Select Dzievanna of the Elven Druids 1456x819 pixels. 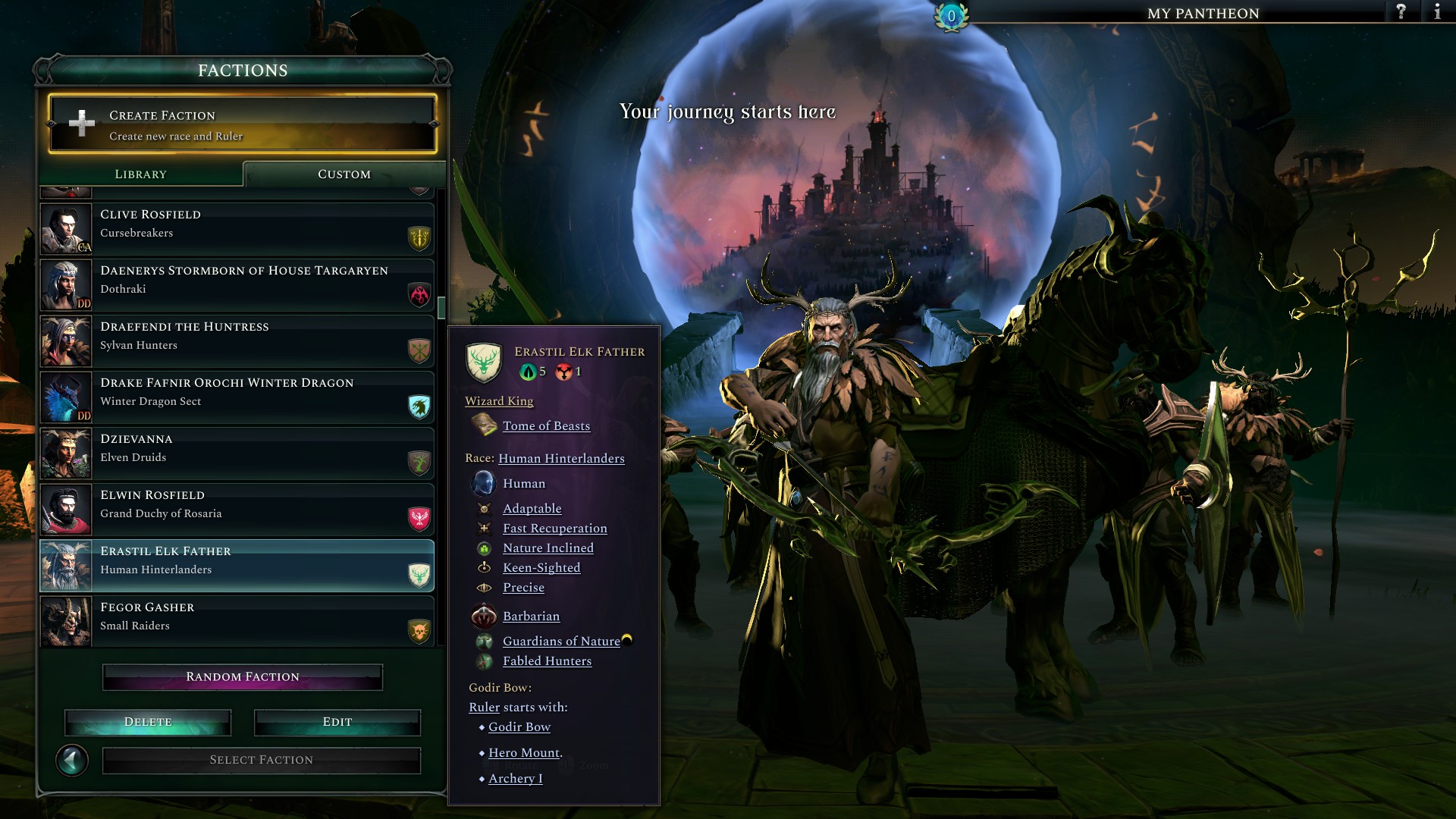237,453
